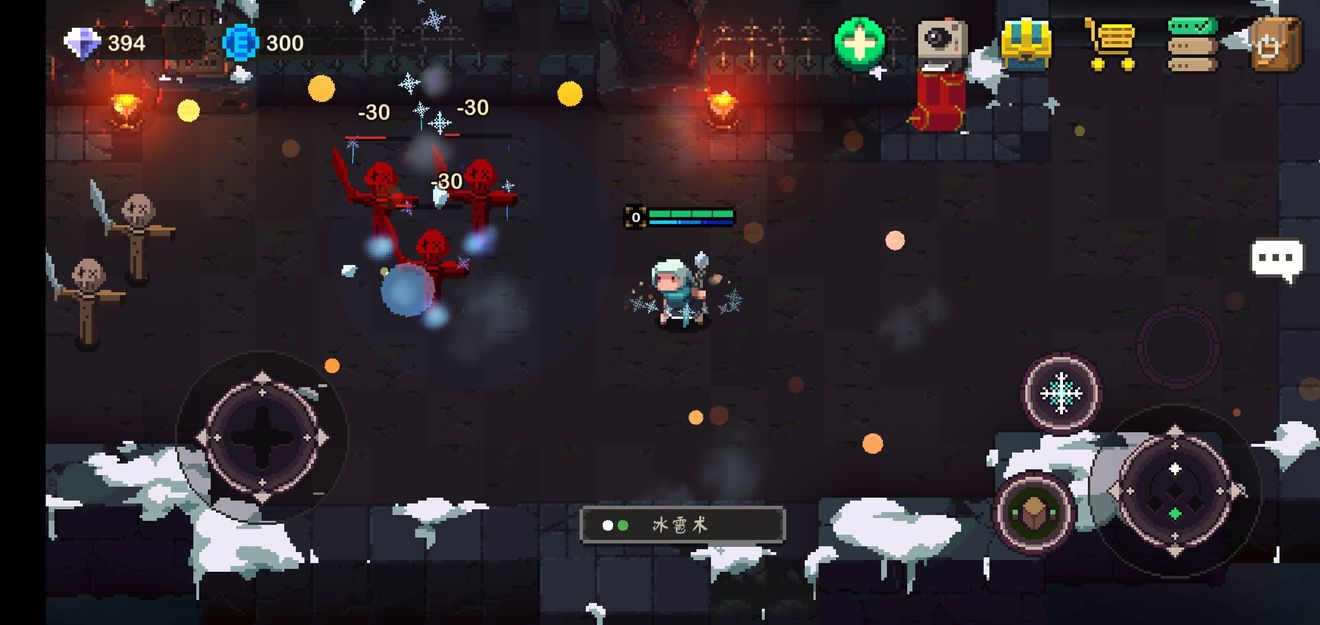
Task: Activate the snowflake ice skill
Action: click(x=1061, y=393)
